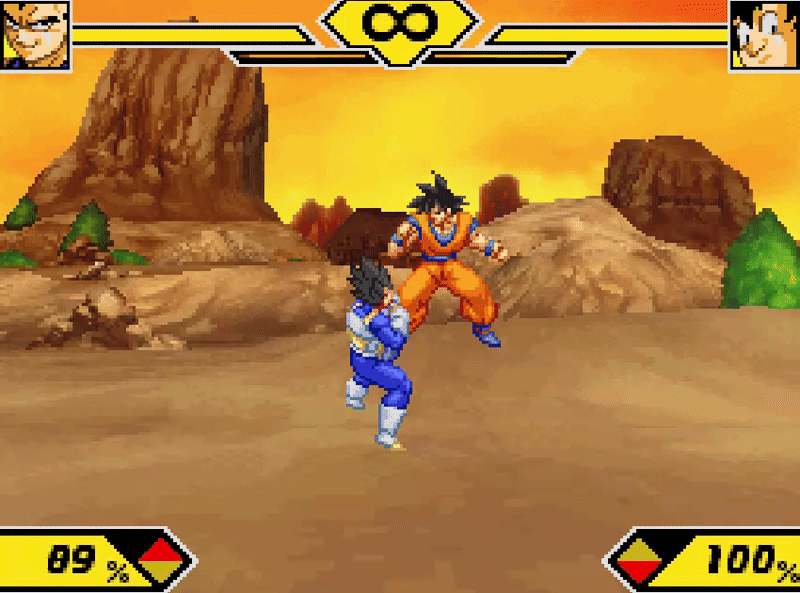Click the Vegeta character portrait
The image size is (800, 593).
35,34
